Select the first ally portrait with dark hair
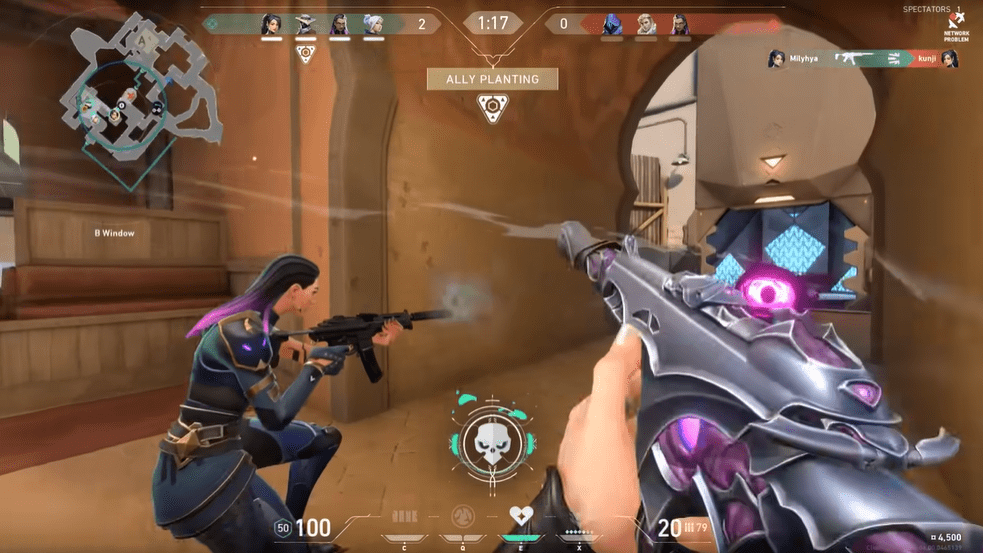 [x=271, y=24]
